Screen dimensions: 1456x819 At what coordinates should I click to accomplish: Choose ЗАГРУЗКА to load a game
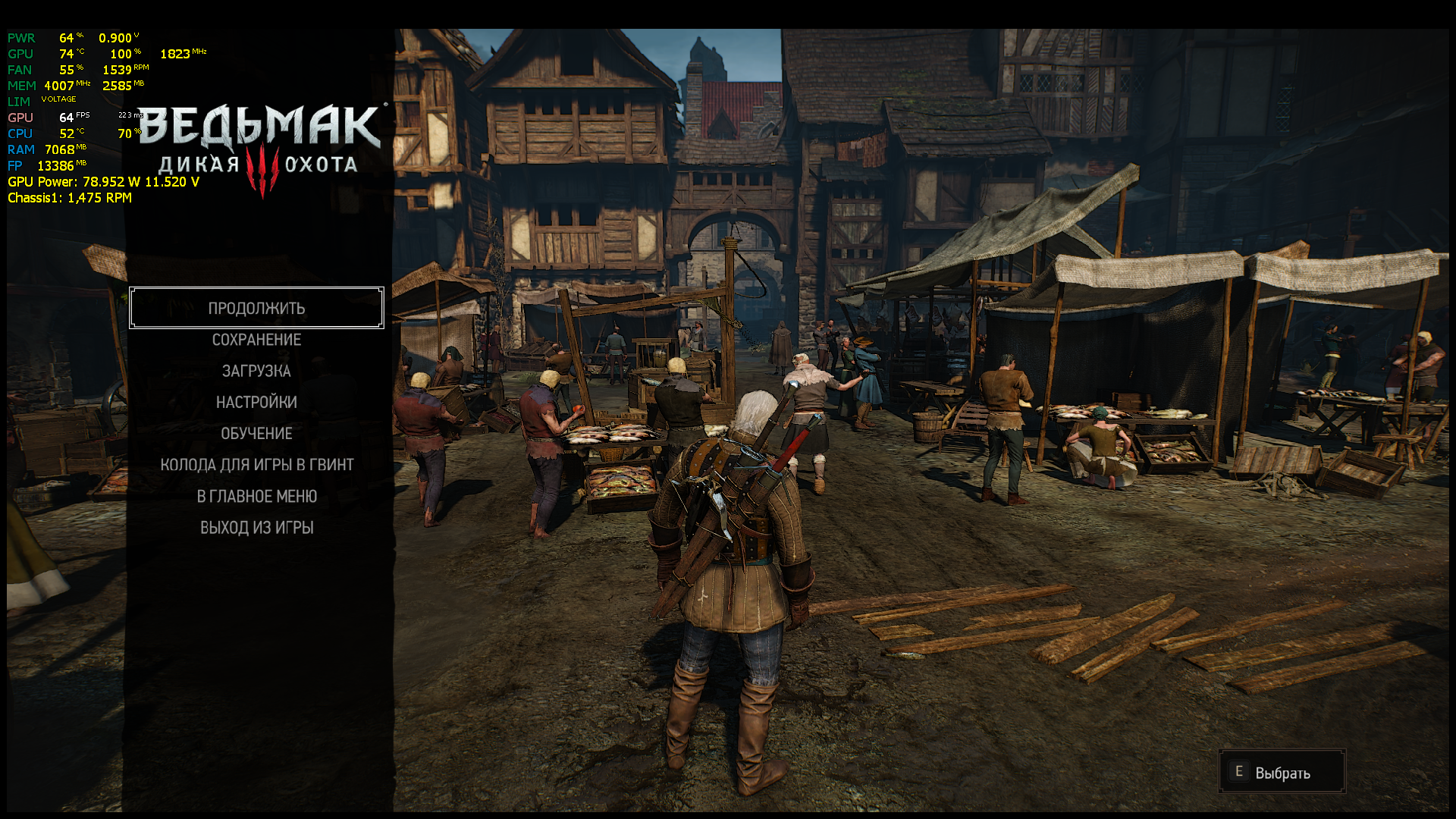(x=256, y=371)
